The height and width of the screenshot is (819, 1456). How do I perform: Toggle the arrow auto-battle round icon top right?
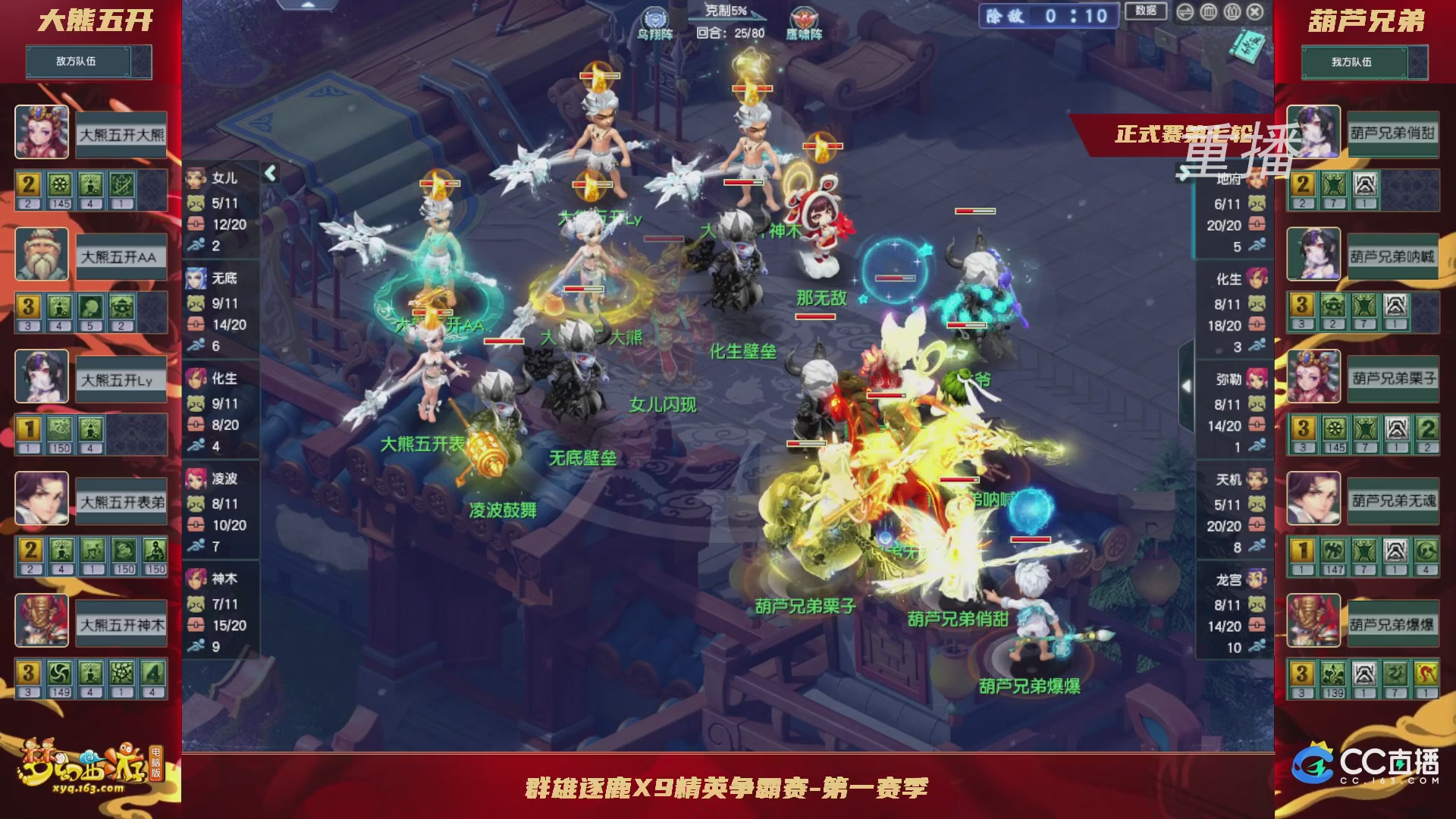coord(1185,12)
